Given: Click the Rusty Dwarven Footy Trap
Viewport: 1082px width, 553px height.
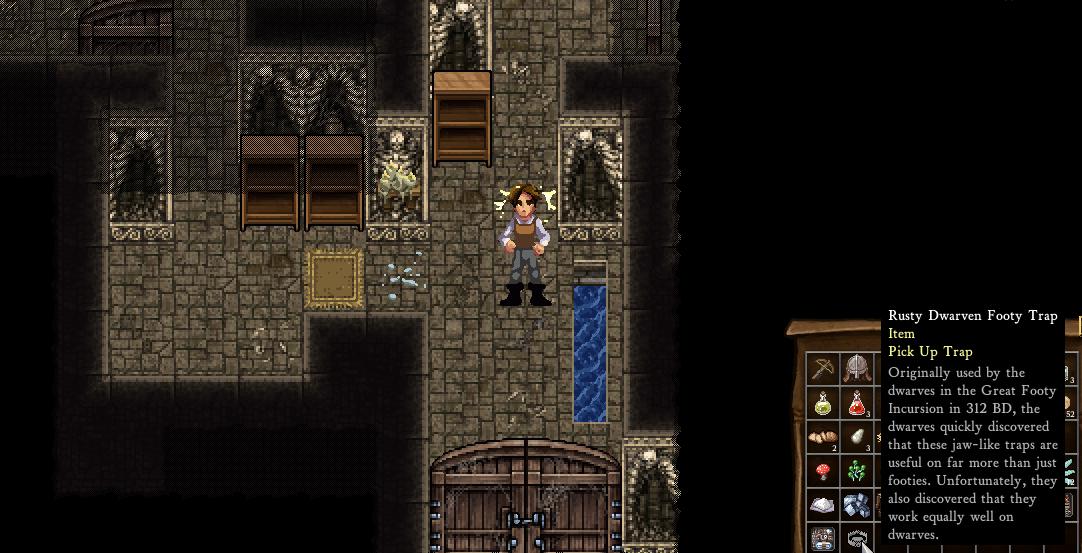Looking at the screenshot, I should [x=856, y=540].
